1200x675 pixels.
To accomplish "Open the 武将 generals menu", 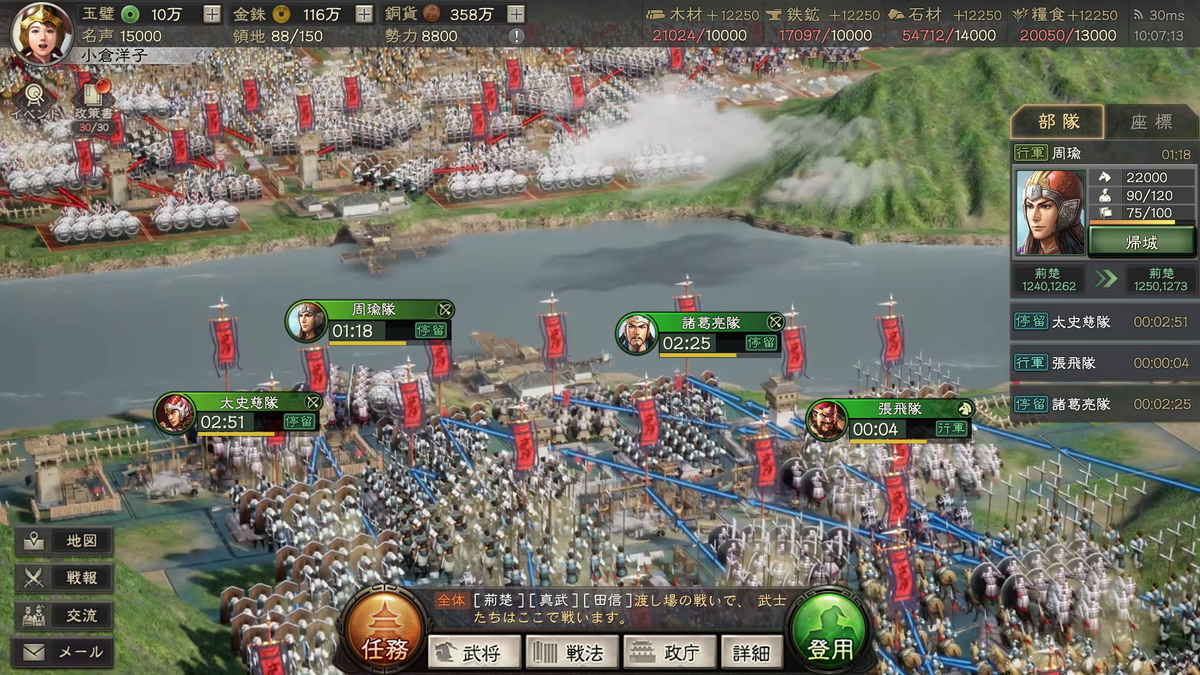I will (475, 652).
